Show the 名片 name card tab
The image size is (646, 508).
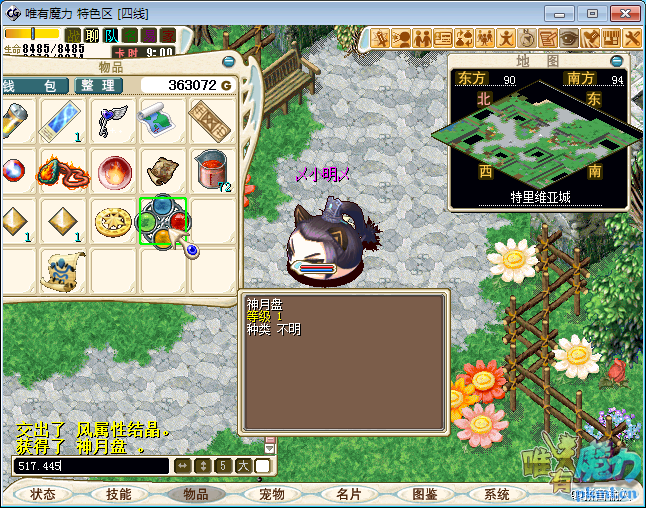[347, 494]
